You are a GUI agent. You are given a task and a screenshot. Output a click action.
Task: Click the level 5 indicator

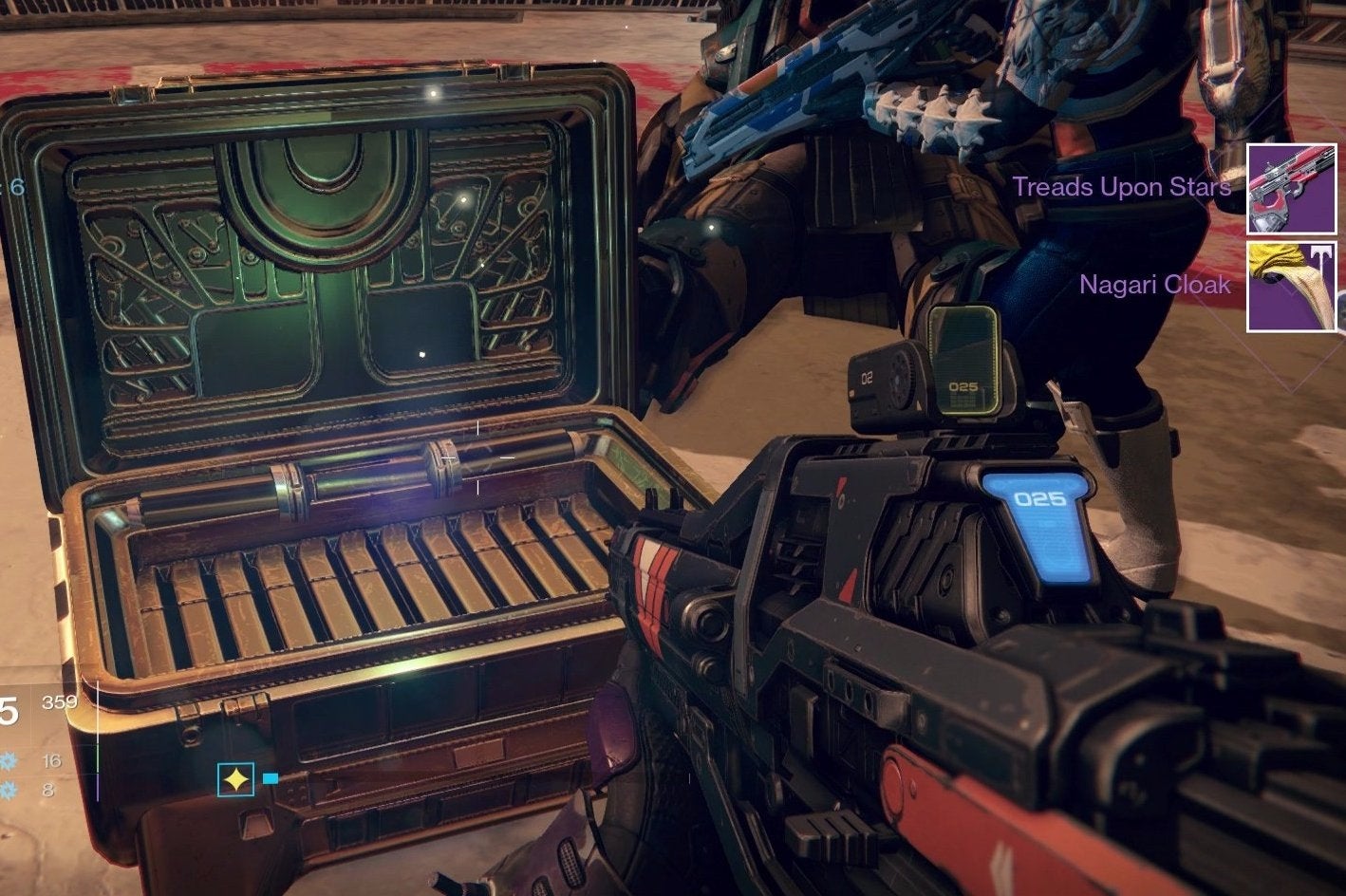click(x=6, y=709)
